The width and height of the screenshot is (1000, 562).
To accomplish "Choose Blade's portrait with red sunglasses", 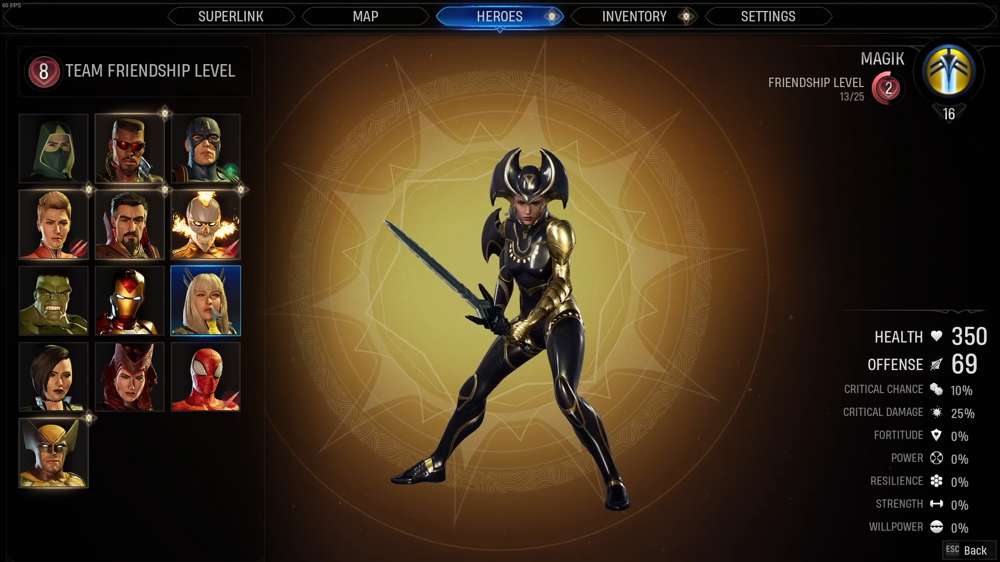I will (129, 148).
